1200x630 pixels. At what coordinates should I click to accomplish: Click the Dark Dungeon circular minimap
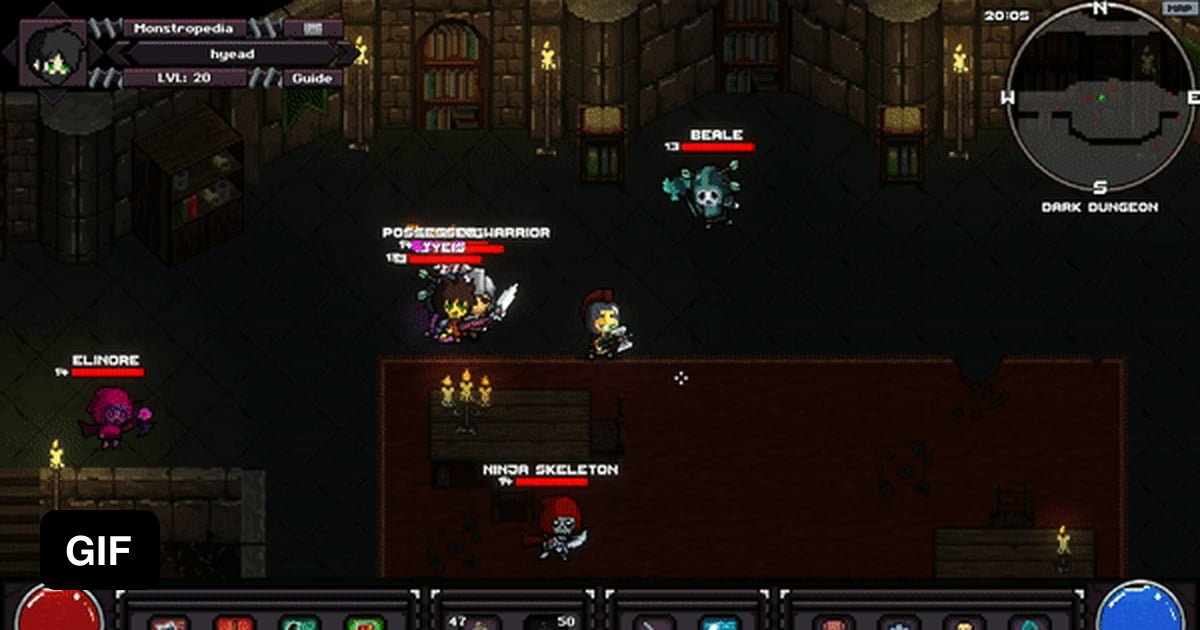coord(1099,99)
